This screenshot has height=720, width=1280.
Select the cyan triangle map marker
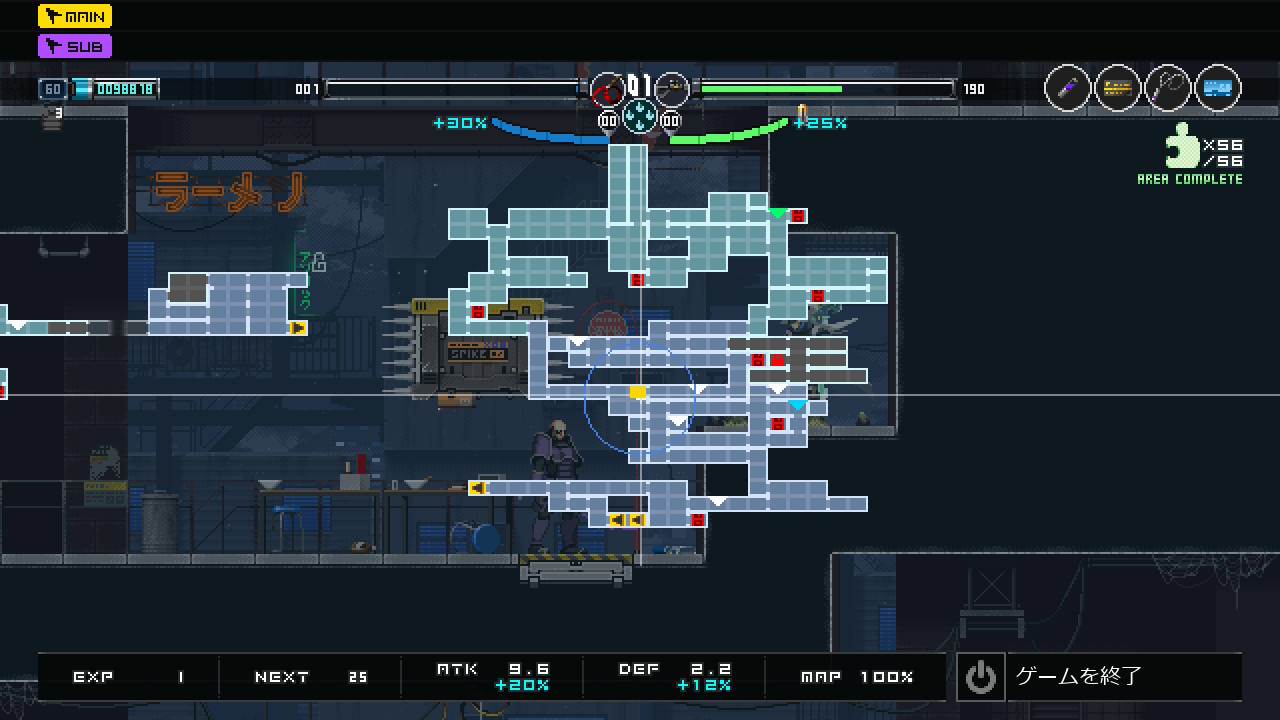797,405
